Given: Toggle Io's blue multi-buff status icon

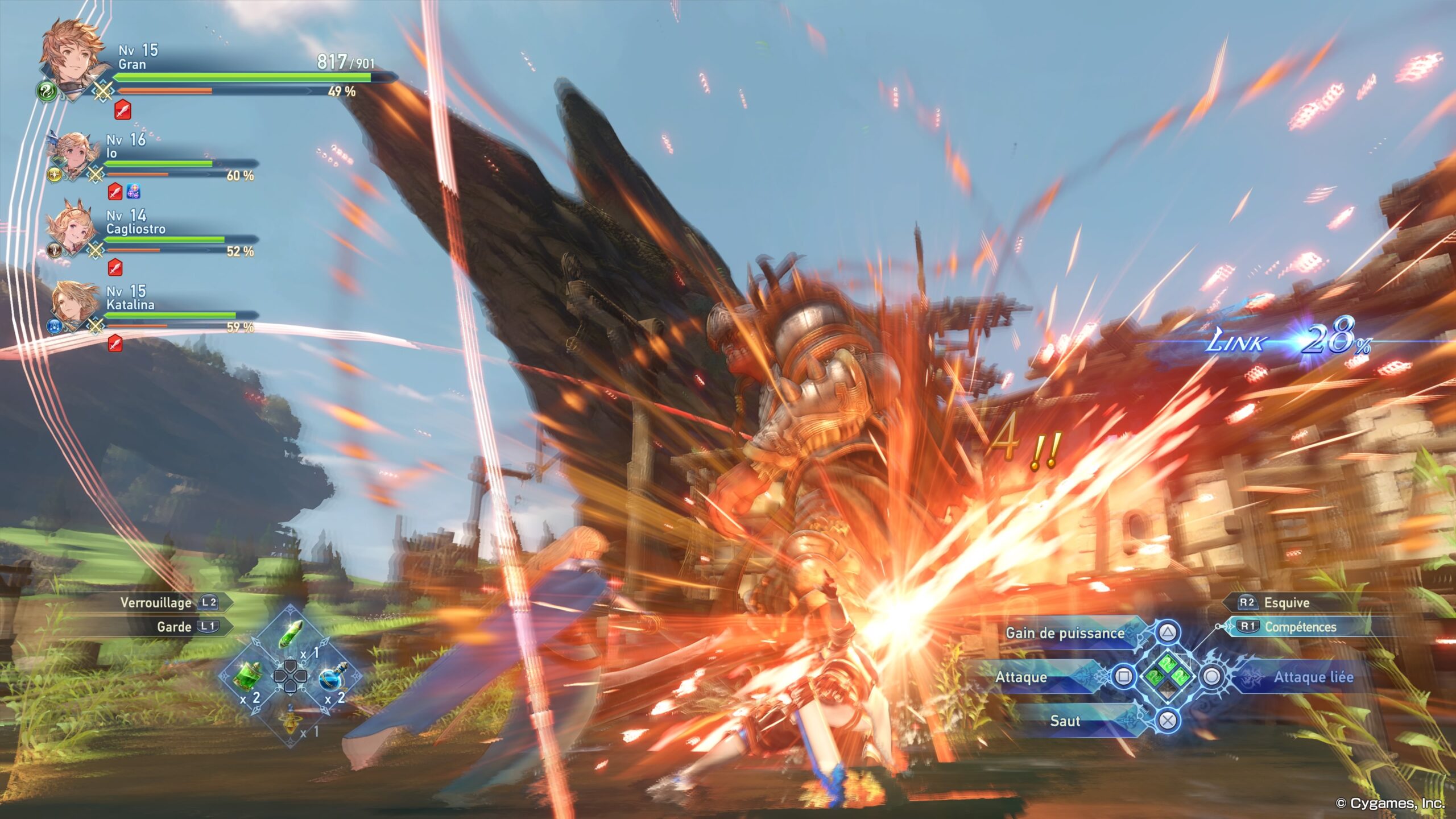Looking at the screenshot, I should [x=134, y=191].
